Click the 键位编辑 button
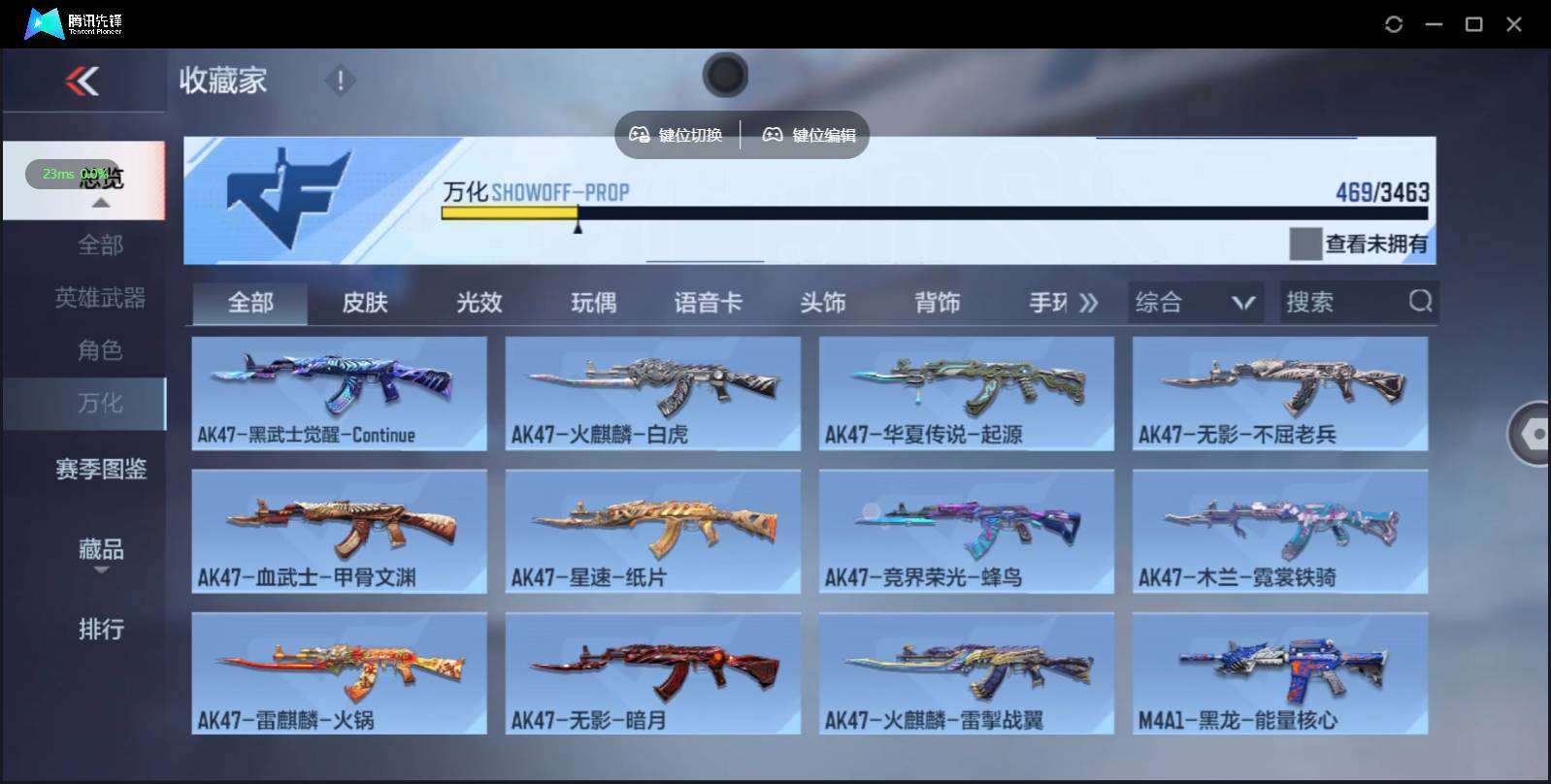The width and height of the screenshot is (1551, 784). click(x=808, y=135)
